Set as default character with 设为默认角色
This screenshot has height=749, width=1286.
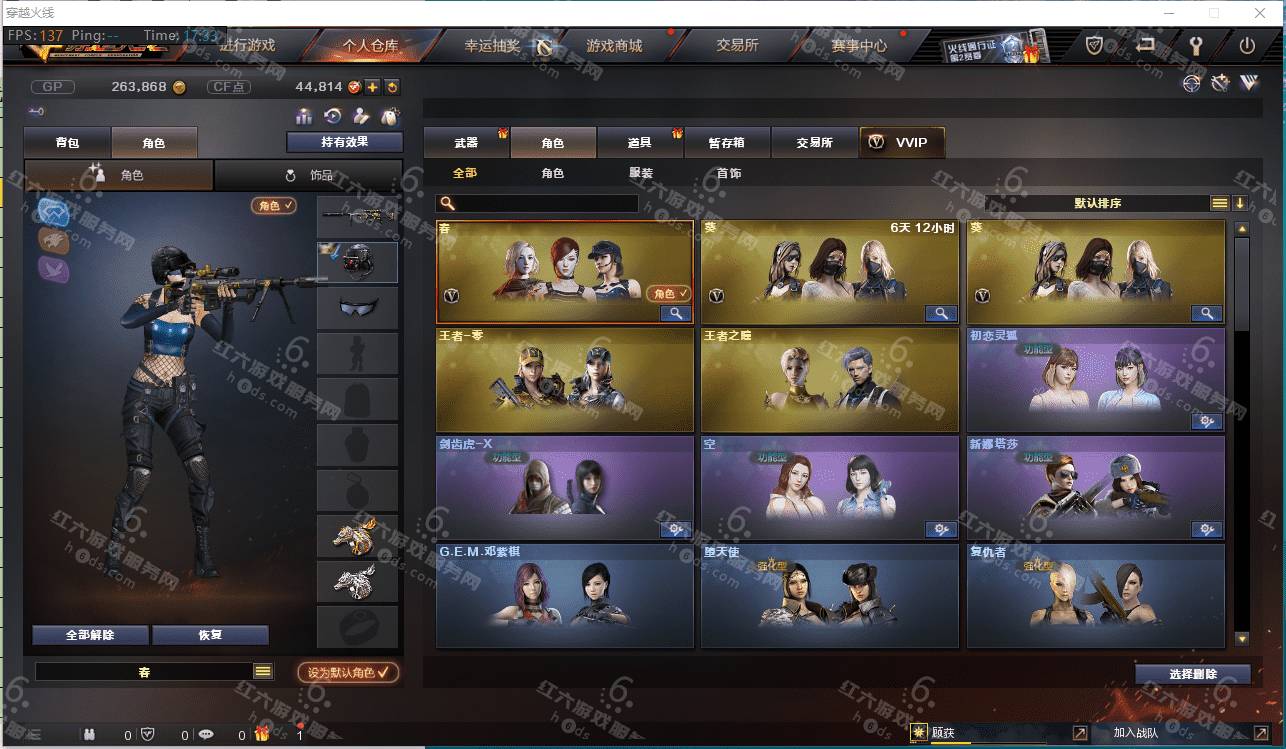(x=348, y=673)
